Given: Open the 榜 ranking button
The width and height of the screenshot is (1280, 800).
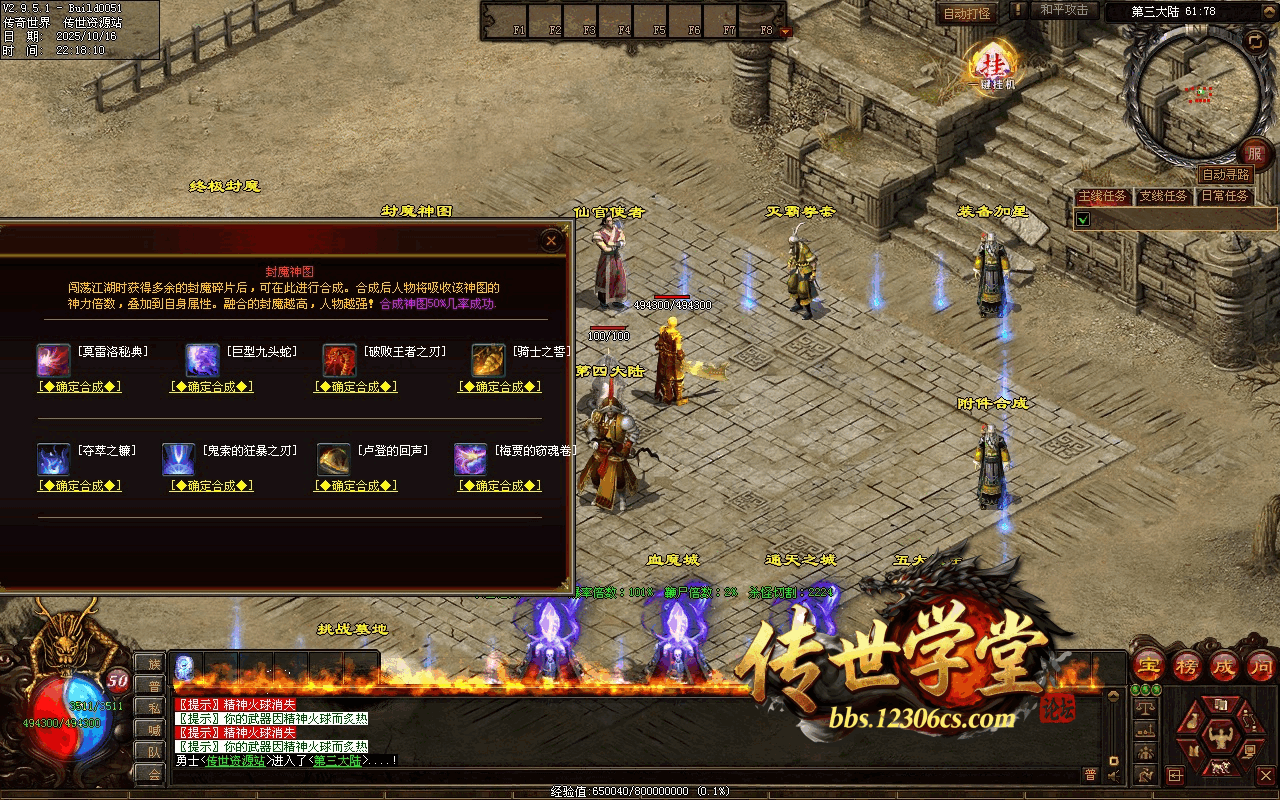Looking at the screenshot, I should [1186, 665].
